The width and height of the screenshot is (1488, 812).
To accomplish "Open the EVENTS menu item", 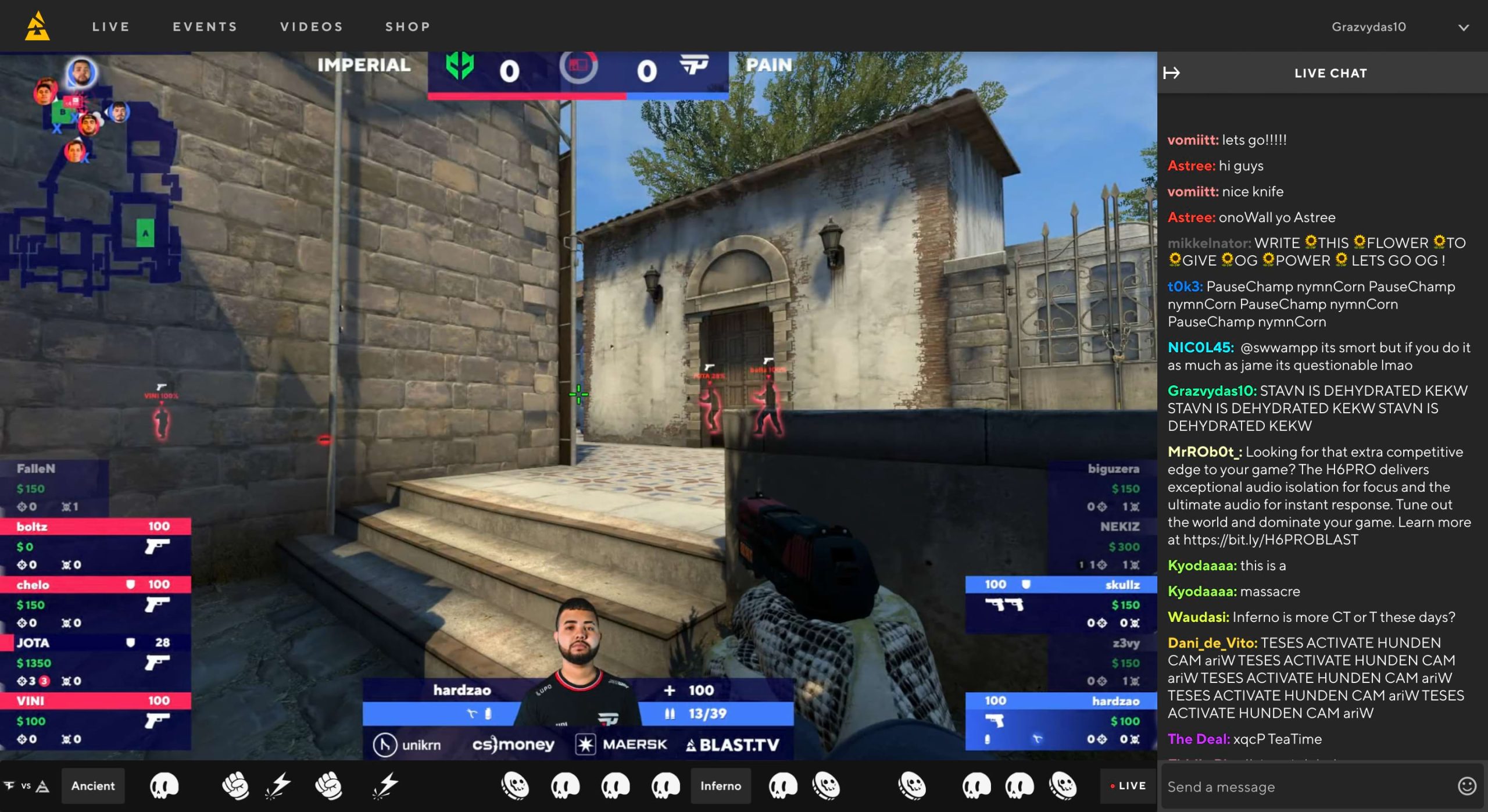I will 205,26.
